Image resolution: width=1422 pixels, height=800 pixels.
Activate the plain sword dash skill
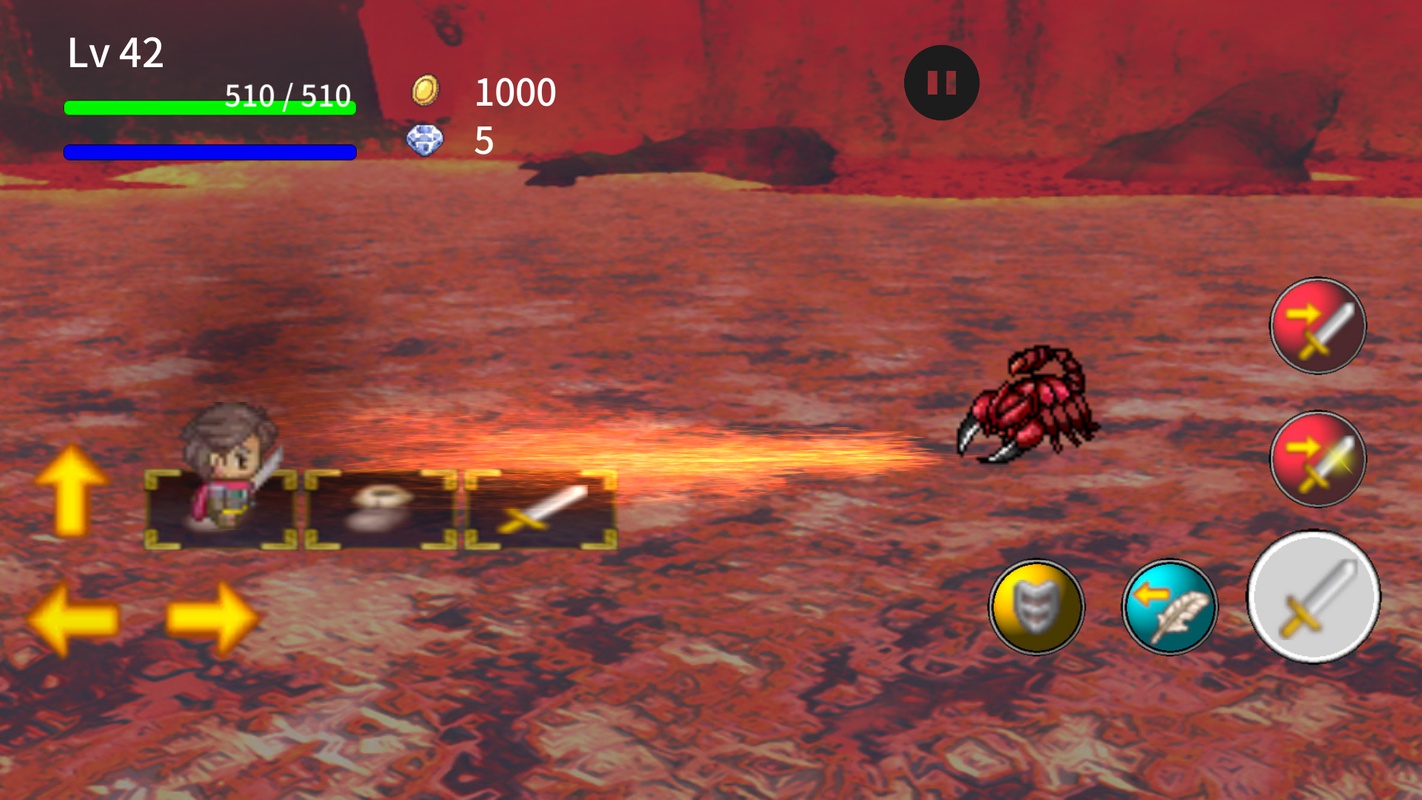click(1317, 326)
